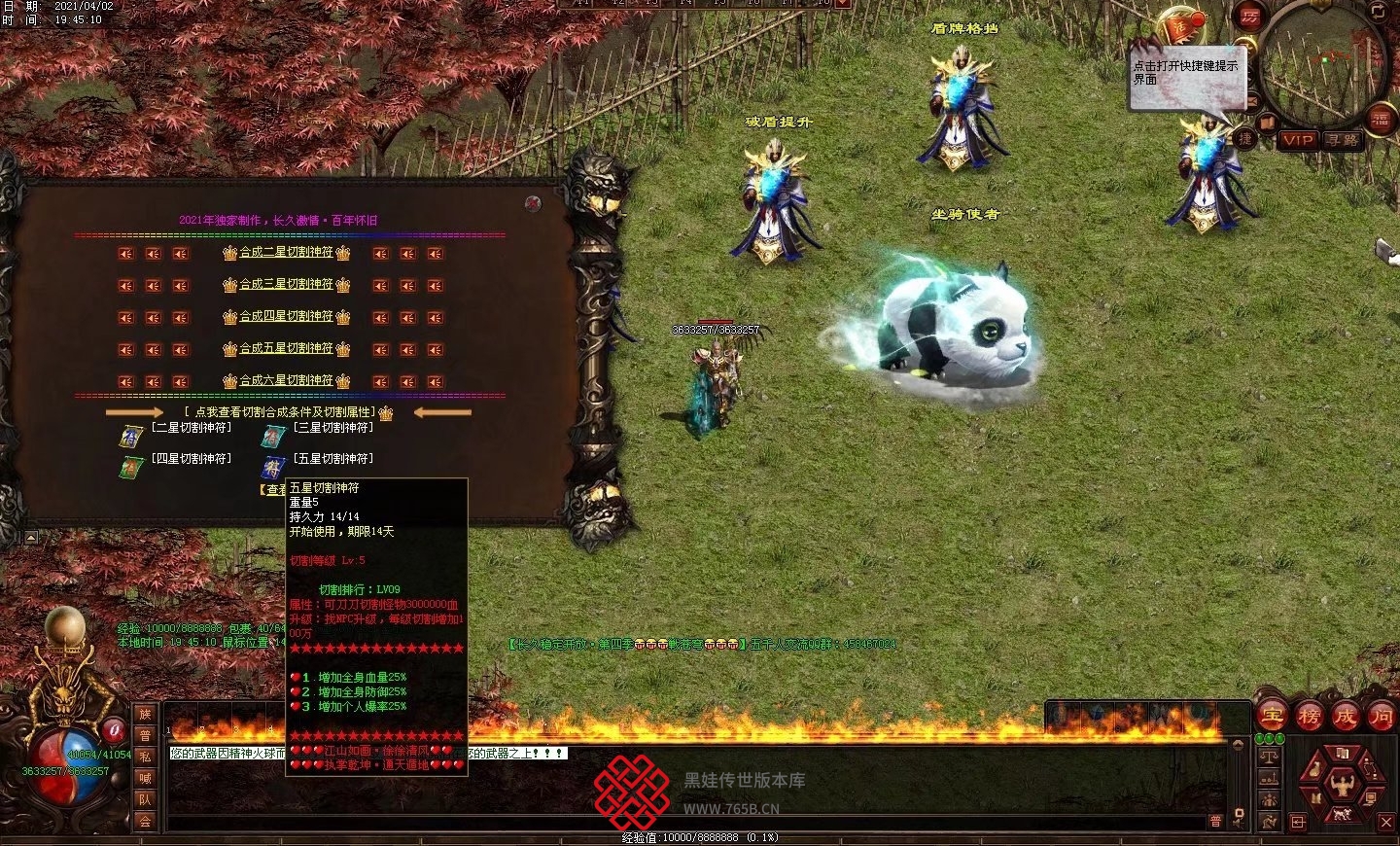Show the 榜 ranking board
1400x846 pixels.
1309,718
